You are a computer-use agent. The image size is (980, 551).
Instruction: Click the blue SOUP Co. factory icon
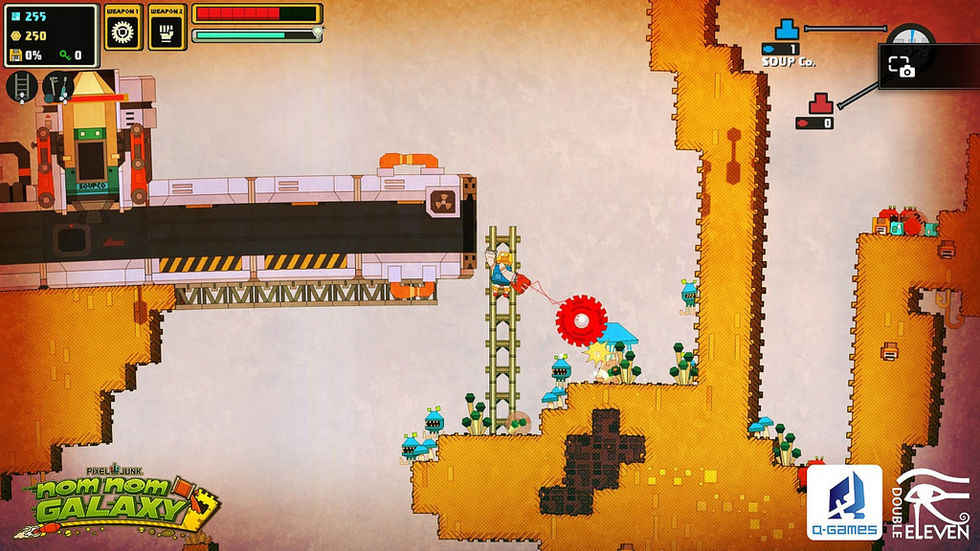point(788,30)
